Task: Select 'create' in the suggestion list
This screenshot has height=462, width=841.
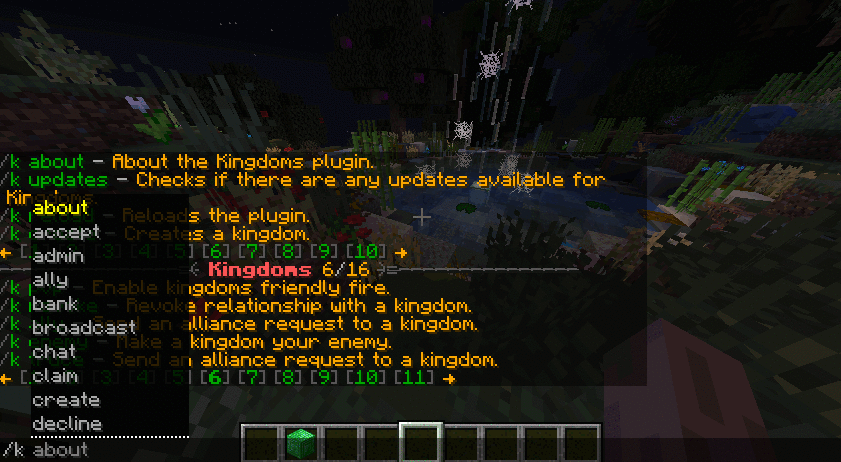Action: [x=66, y=400]
